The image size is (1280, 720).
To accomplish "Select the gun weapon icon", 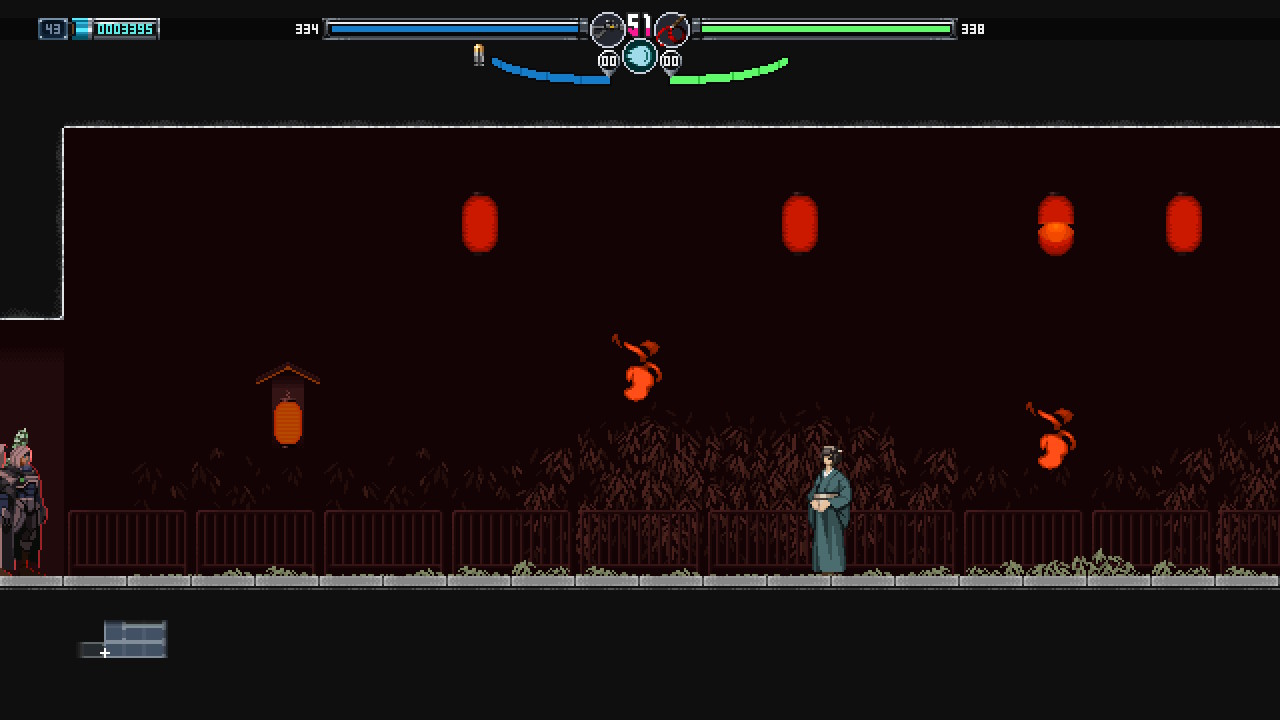I will (608, 29).
